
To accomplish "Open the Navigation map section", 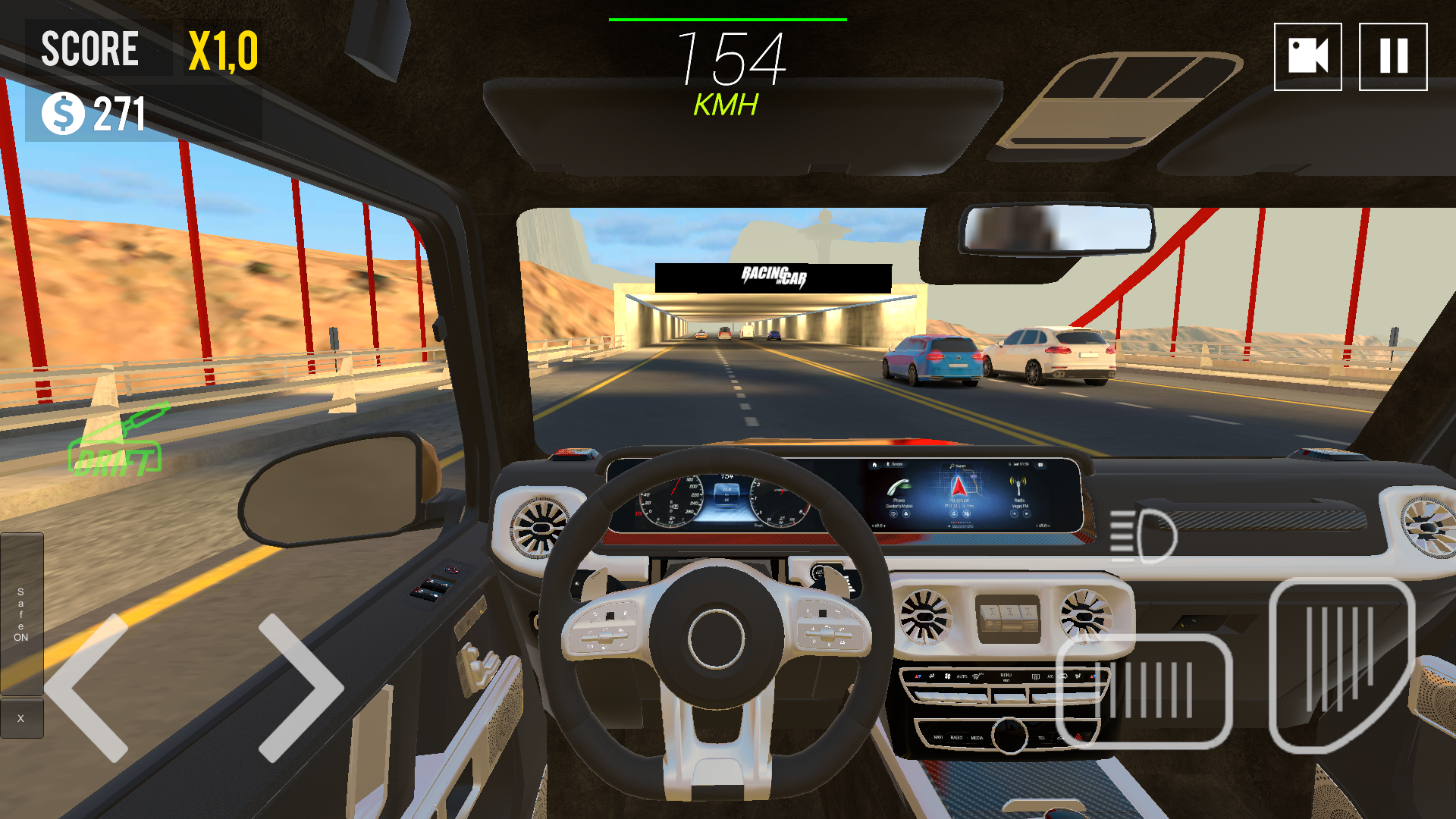I will 960,500.
